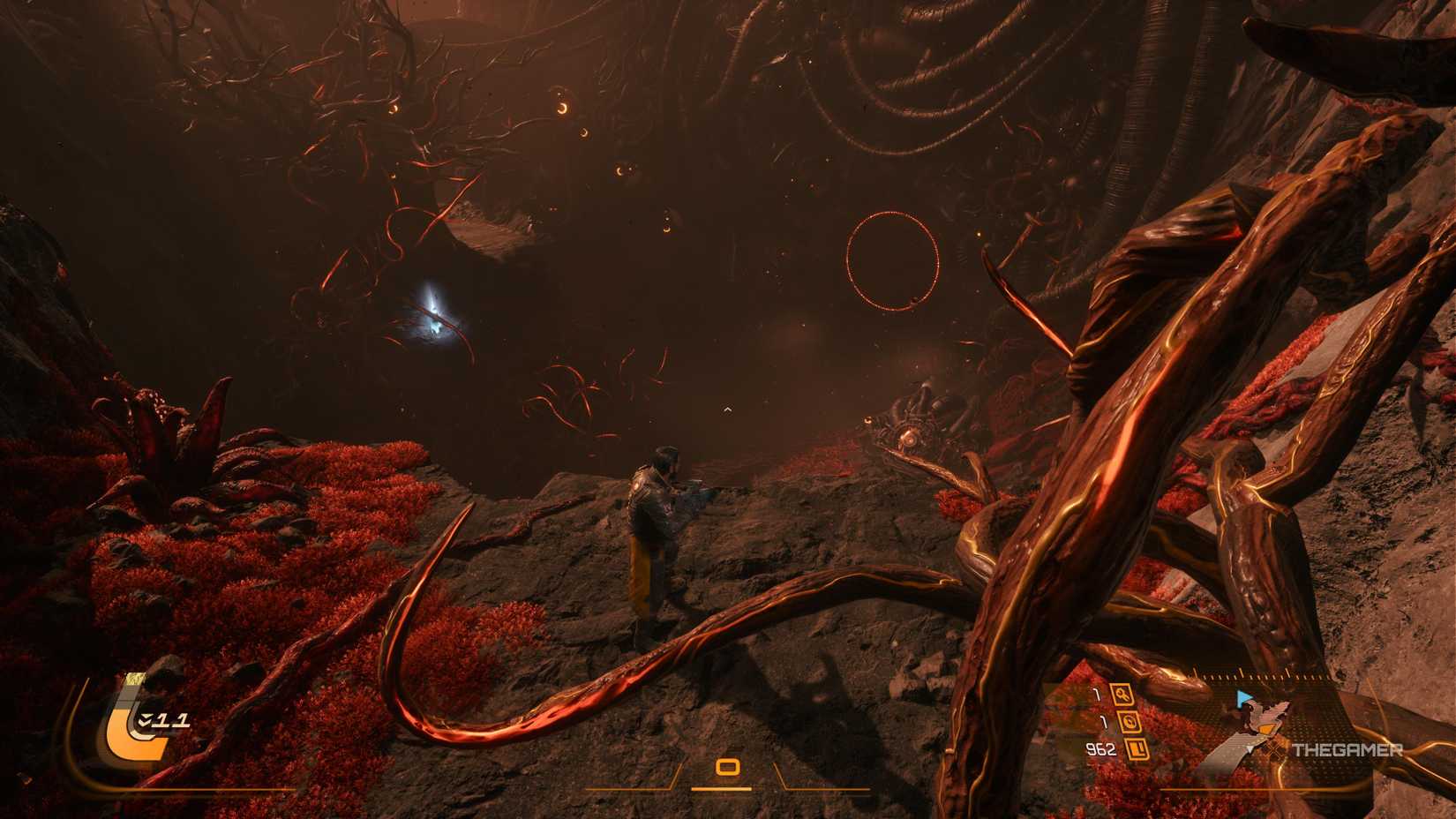Select the blue player arrow on the minimap

(1242, 697)
